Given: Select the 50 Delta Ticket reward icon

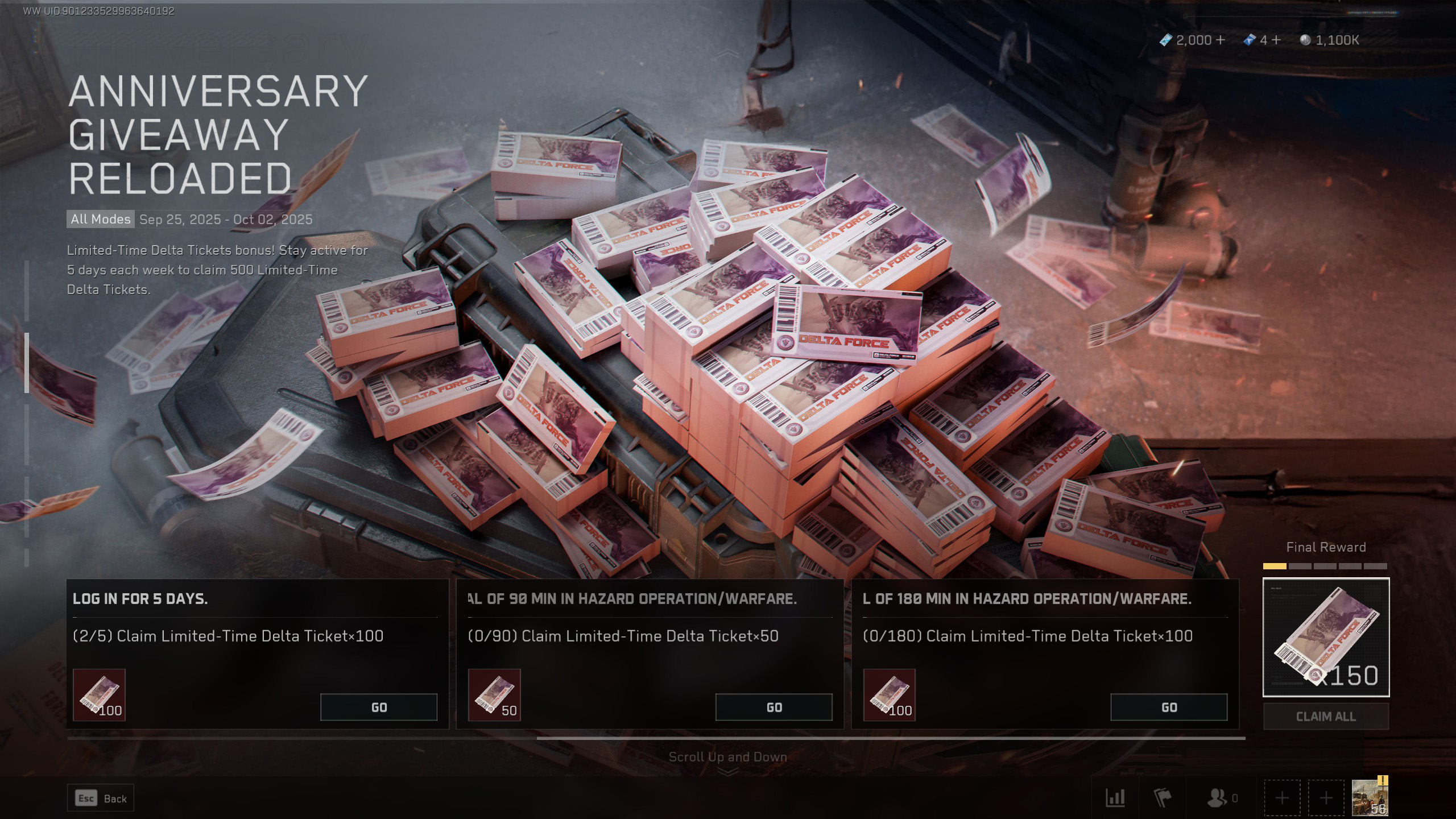Looking at the screenshot, I should (x=494, y=695).
